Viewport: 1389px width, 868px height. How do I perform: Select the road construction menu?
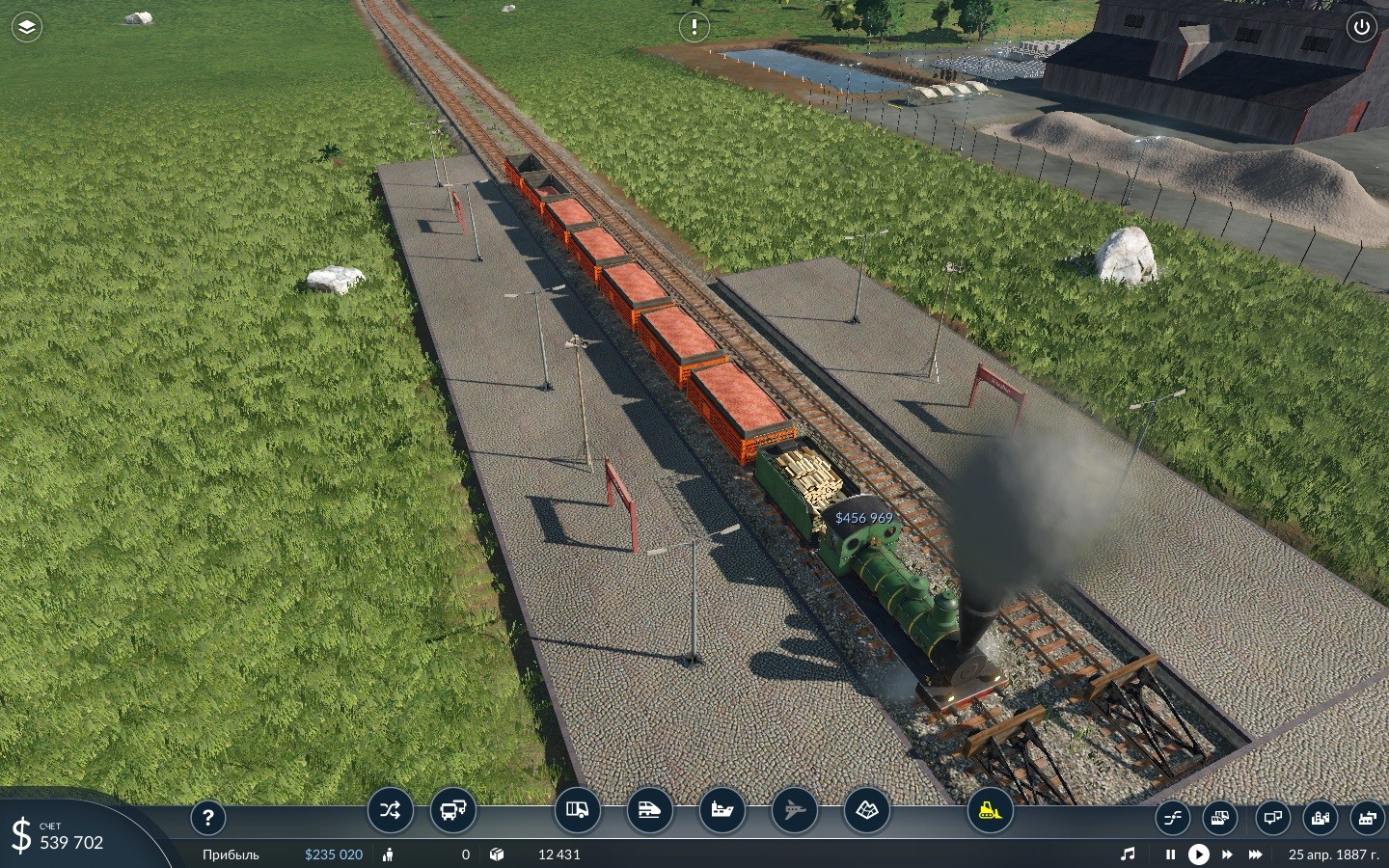577,810
